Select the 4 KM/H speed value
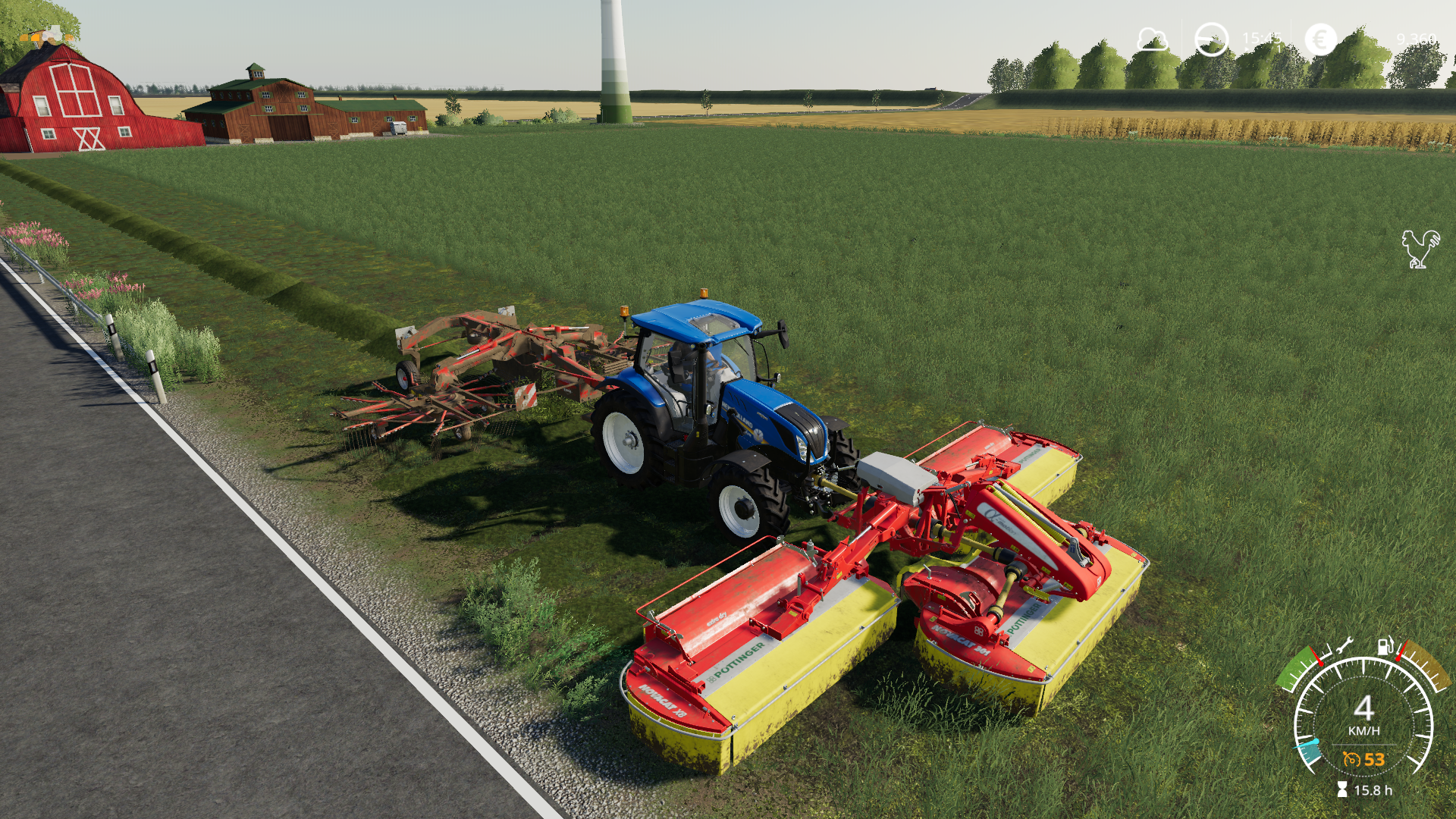The height and width of the screenshot is (819, 1456). click(1363, 708)
